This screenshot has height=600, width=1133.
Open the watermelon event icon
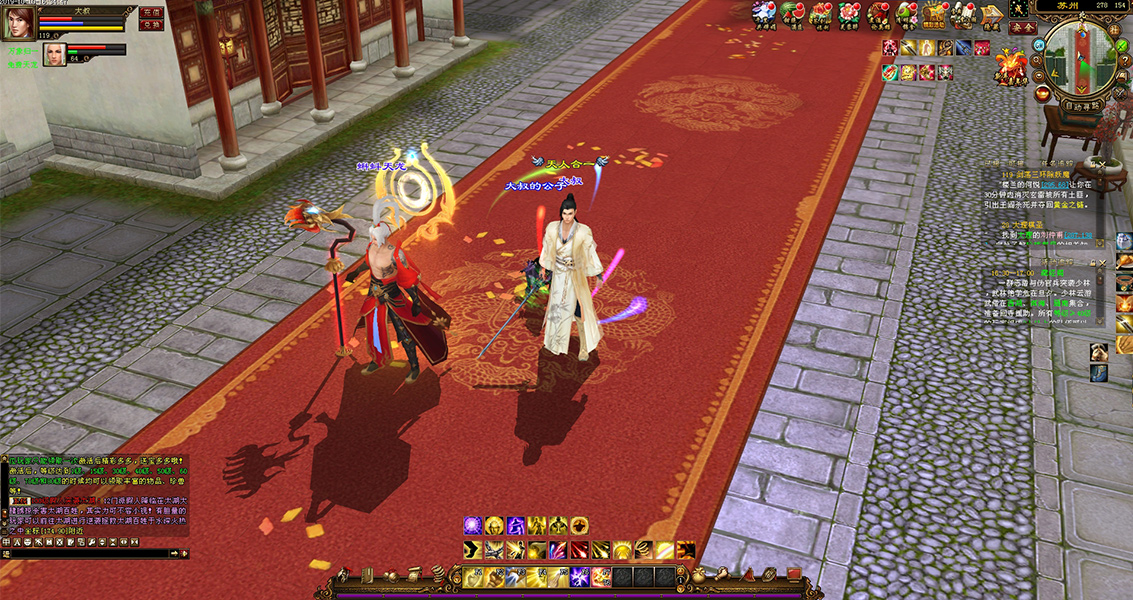(793, 14)
